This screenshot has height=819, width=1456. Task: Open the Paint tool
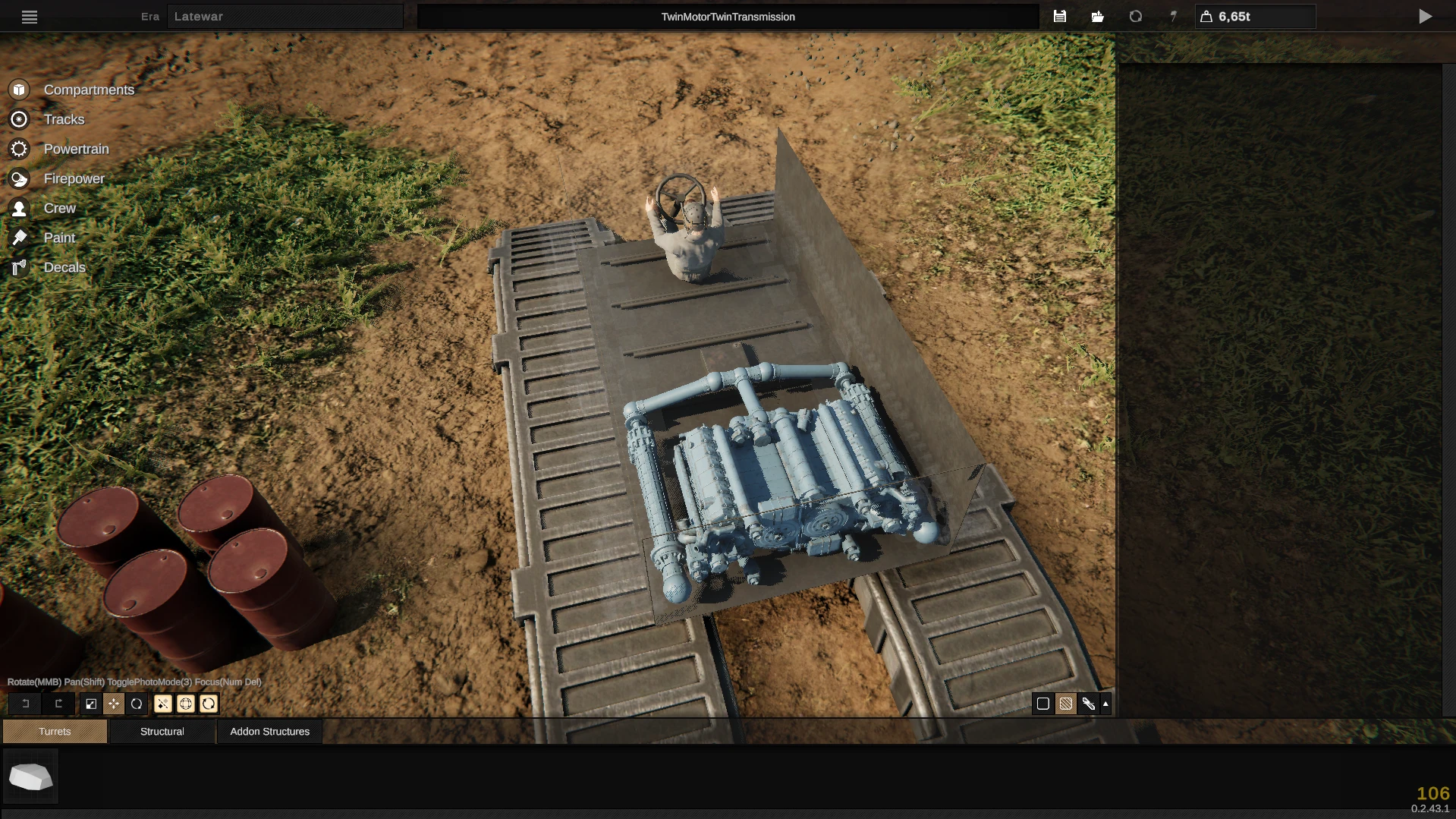(x=58, y=238)
